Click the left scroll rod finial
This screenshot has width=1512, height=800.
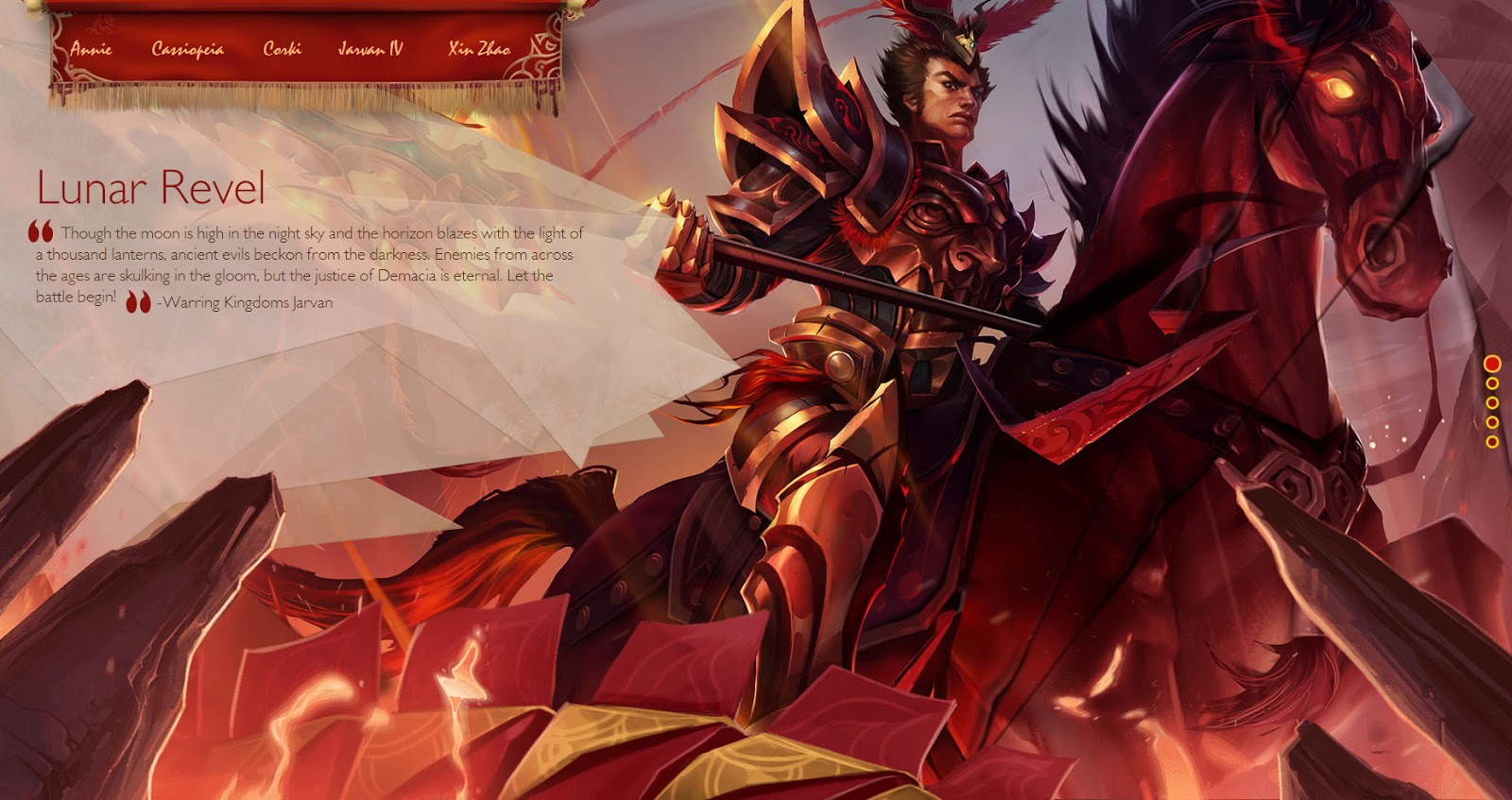click(x=34, y=8)
